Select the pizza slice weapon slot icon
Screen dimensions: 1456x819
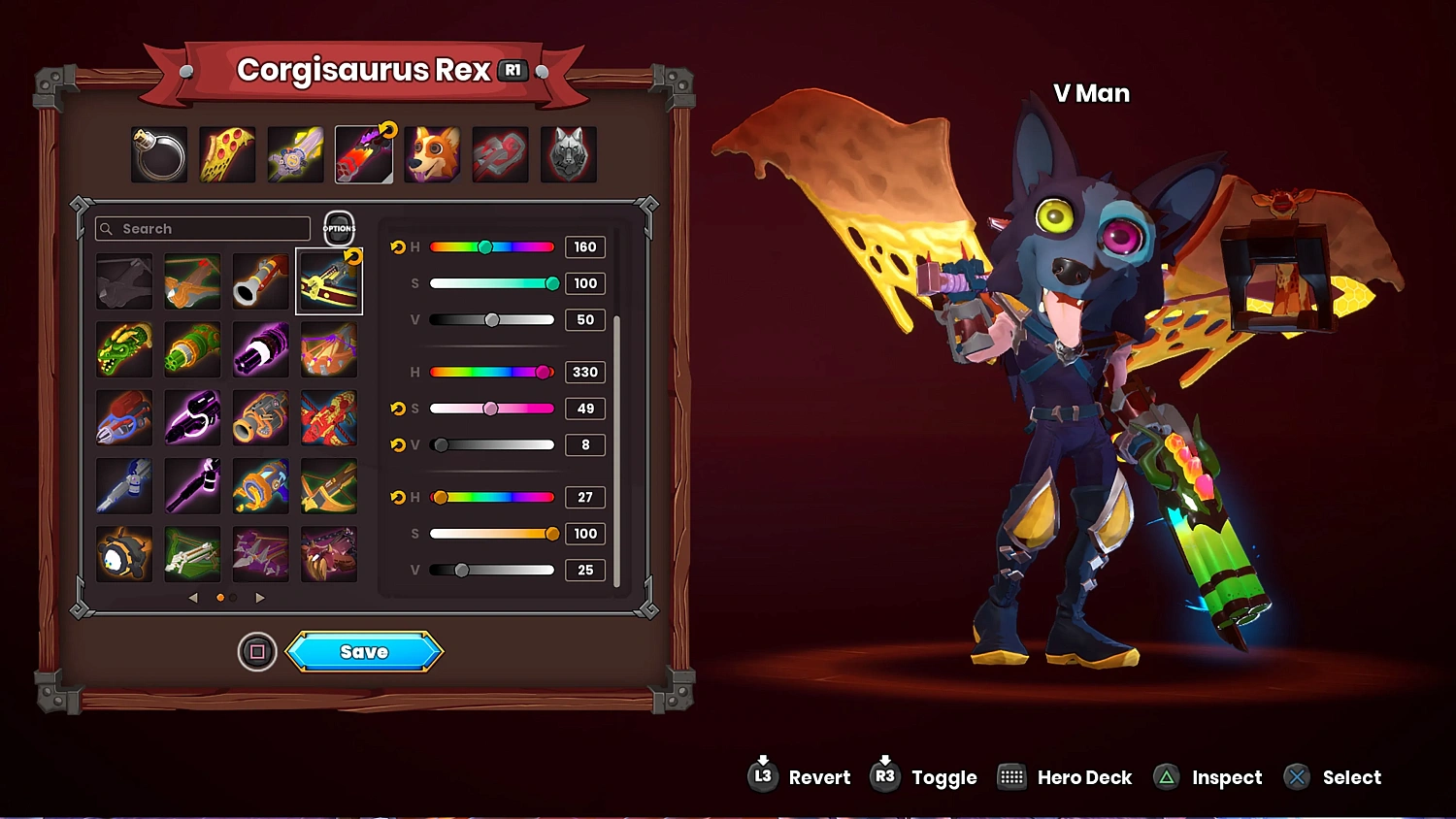(x=226, y=153)
